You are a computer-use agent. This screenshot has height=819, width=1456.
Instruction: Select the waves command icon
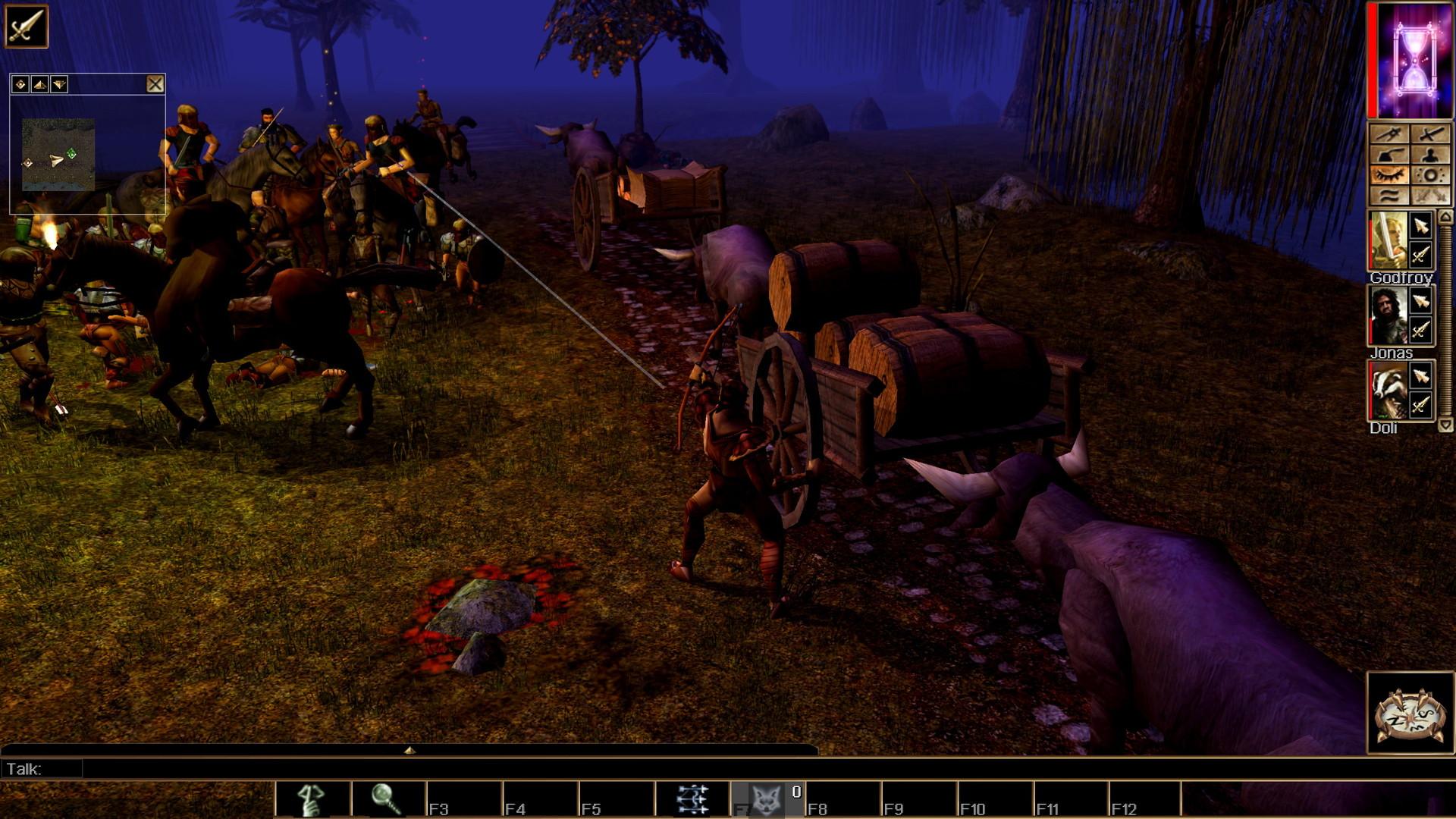pyautogui.click(x=1389, y=196)
